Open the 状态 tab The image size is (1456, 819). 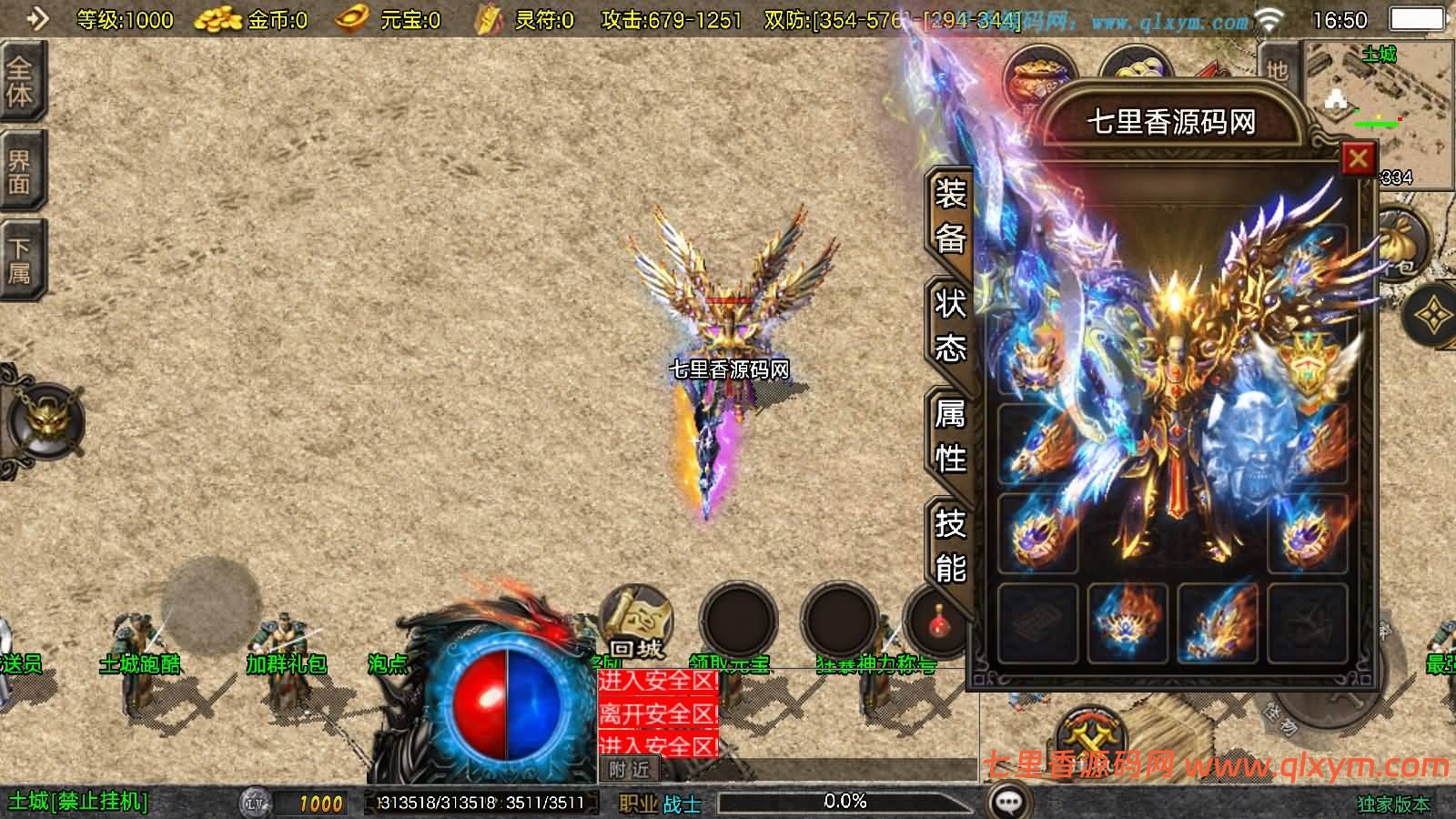pyautogui.click(x=950, y=326)
